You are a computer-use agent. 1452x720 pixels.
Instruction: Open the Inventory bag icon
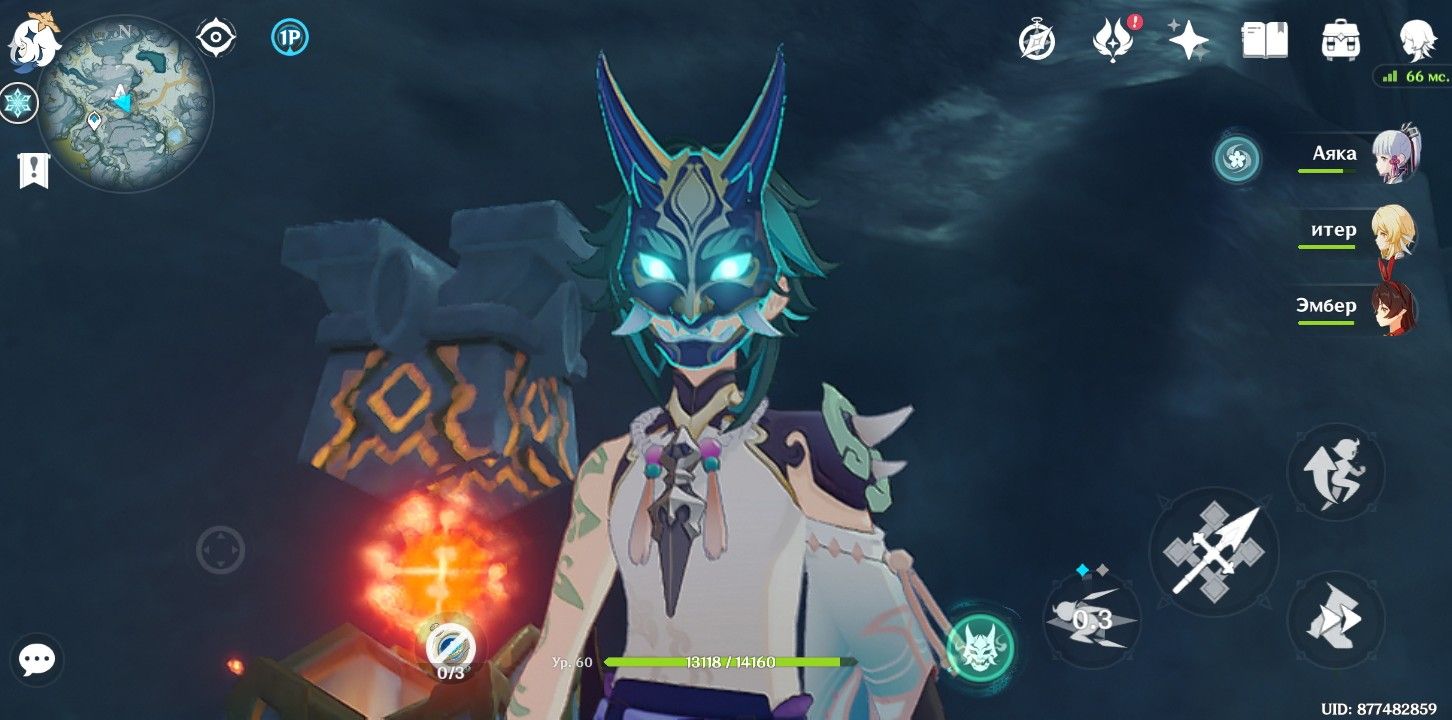coord(1341,40)
